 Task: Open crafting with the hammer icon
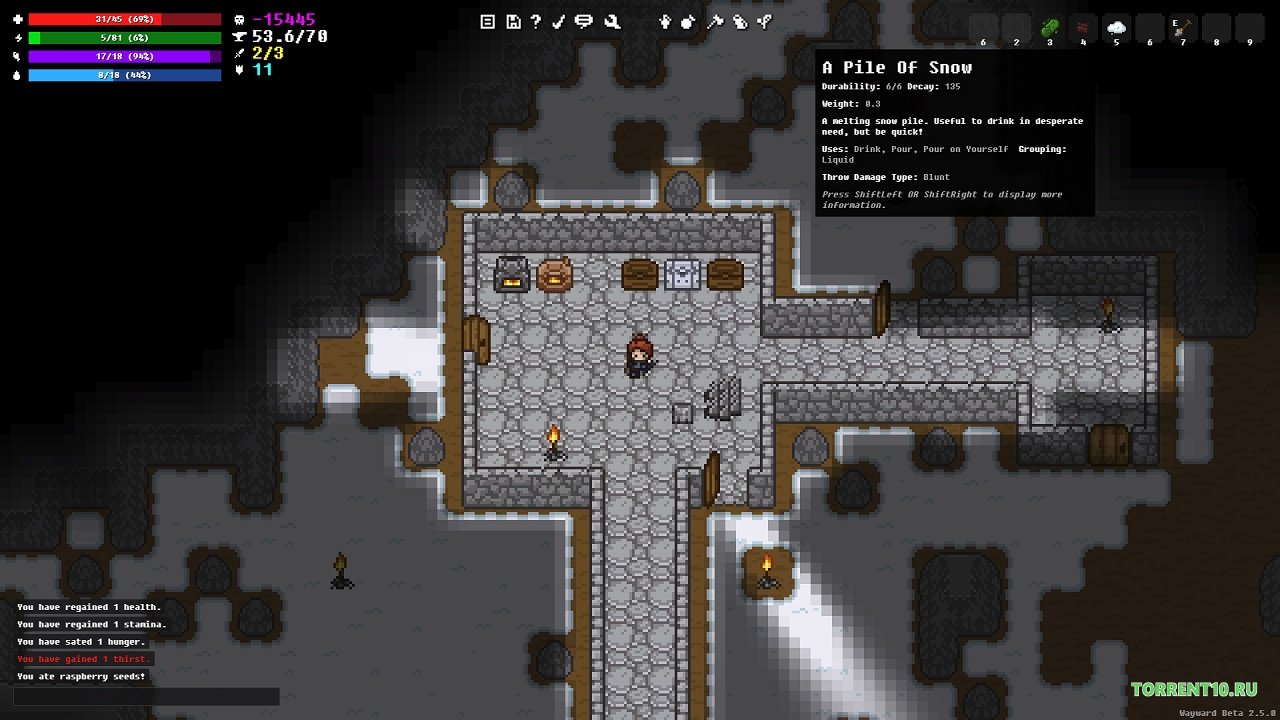coord(714,21)
